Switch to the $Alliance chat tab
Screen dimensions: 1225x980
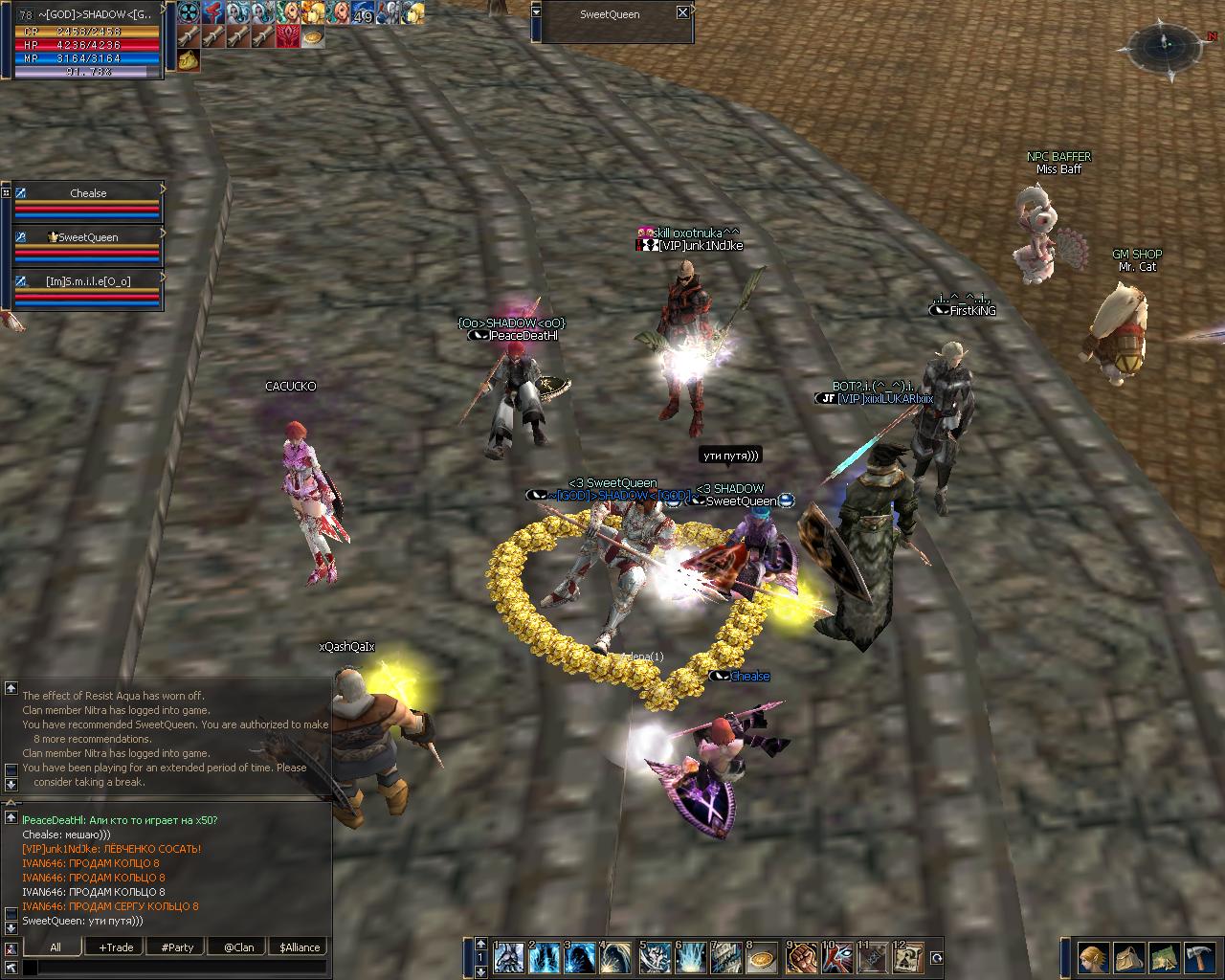300,947
